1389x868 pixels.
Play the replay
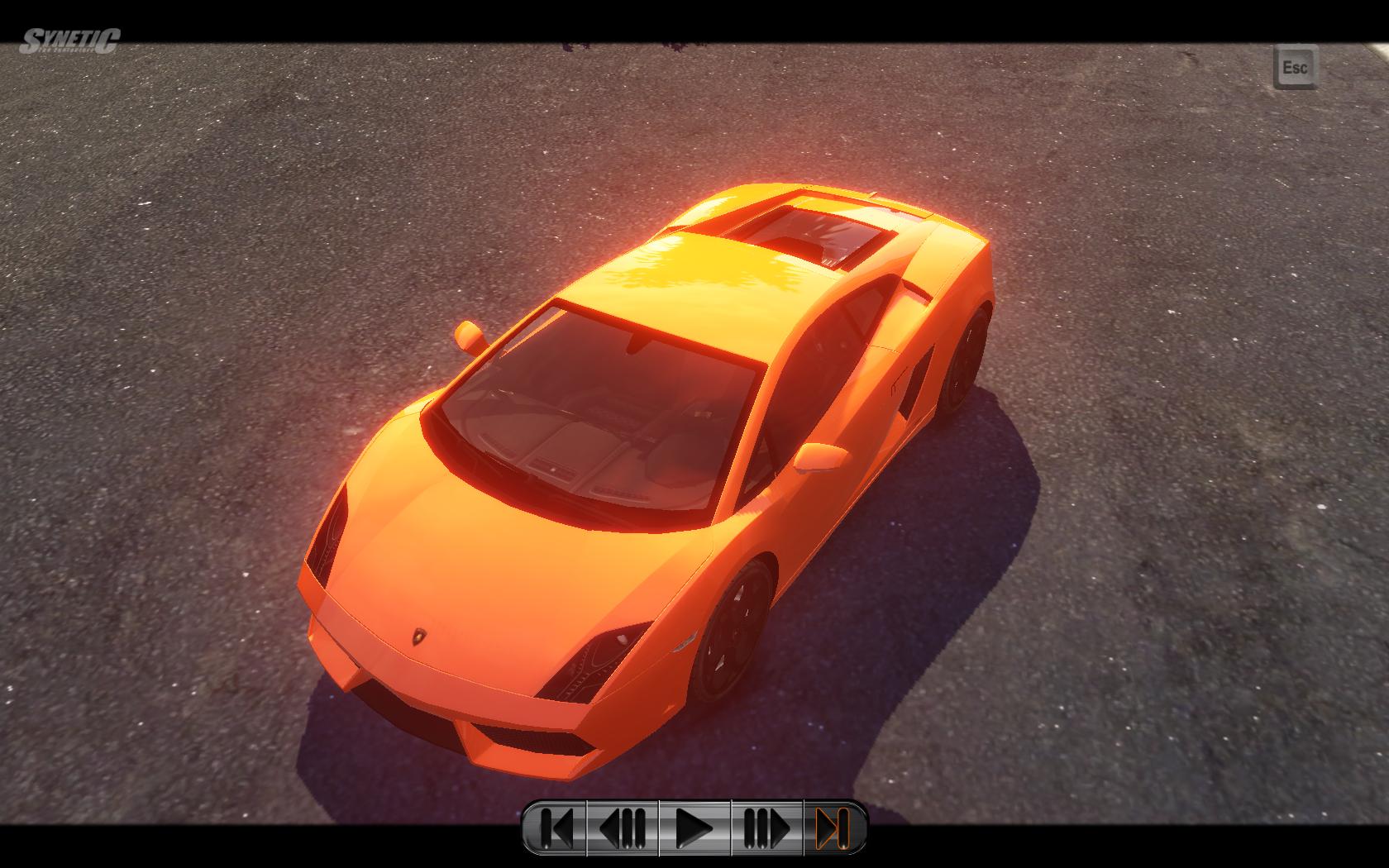[x=694, y=827]
